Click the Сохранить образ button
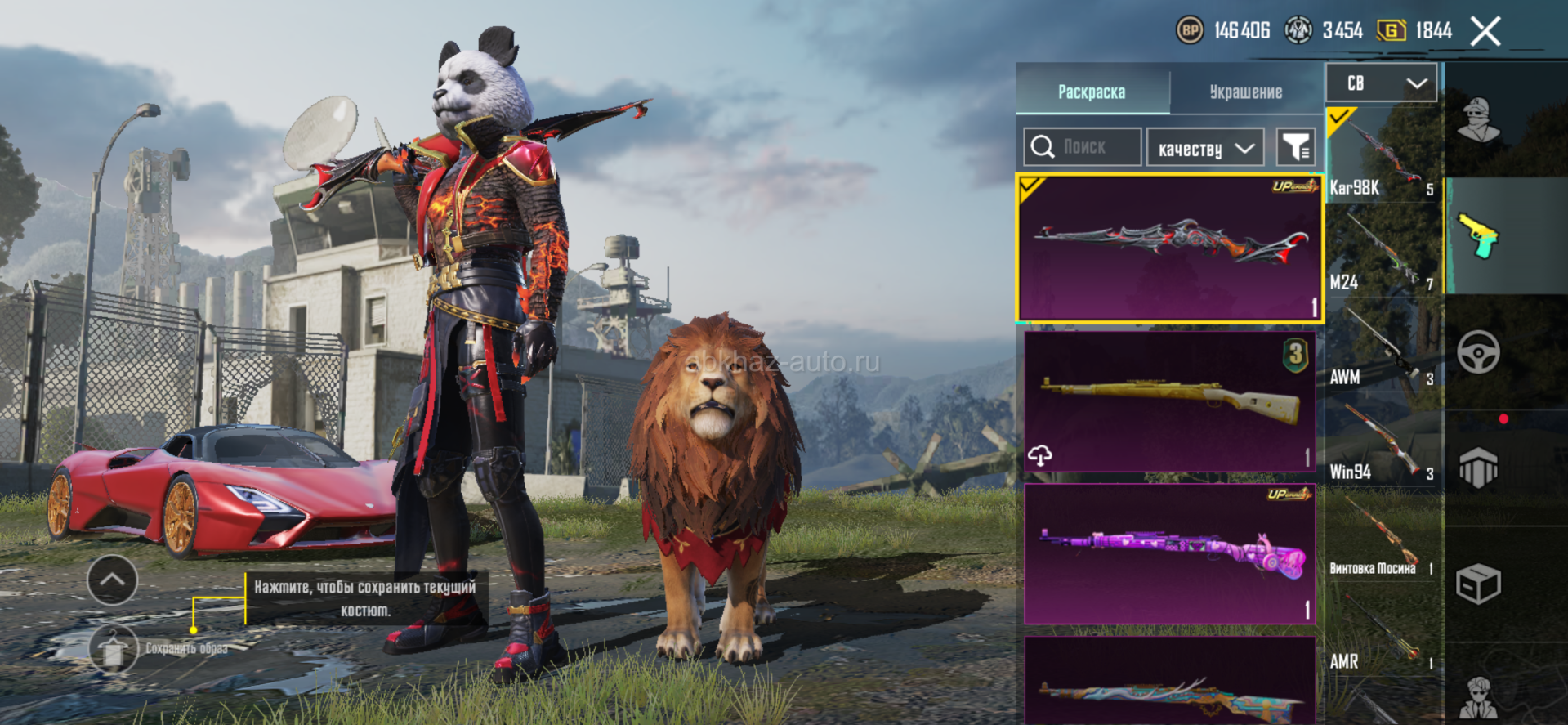The width and height of the screenshot is (1568, 725). click(x=114, y=649)
